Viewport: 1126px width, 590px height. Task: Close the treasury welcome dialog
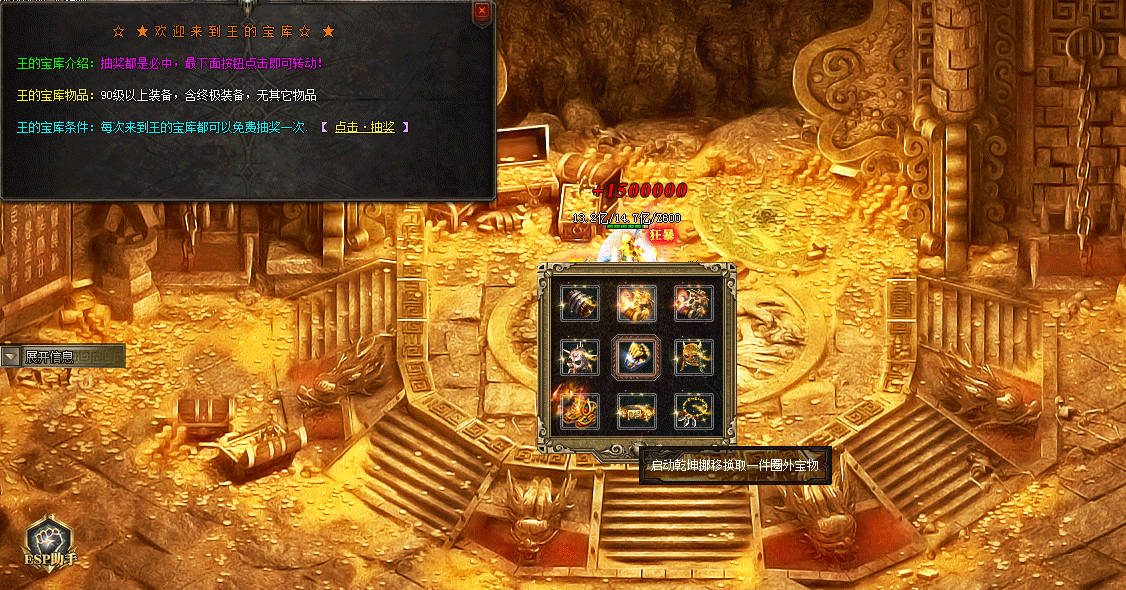(482, 11)
